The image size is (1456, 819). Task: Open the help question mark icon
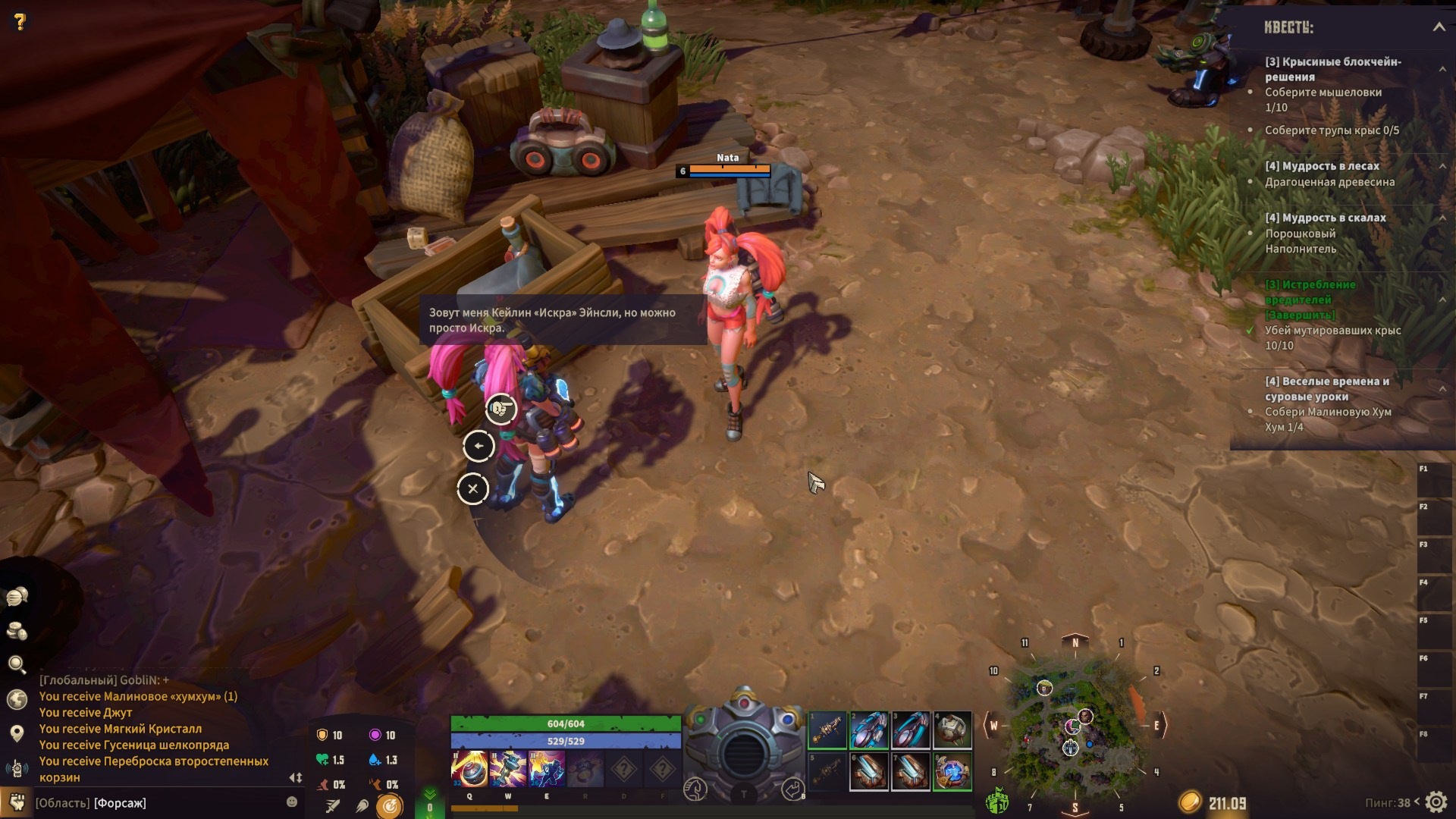point(20,22)
